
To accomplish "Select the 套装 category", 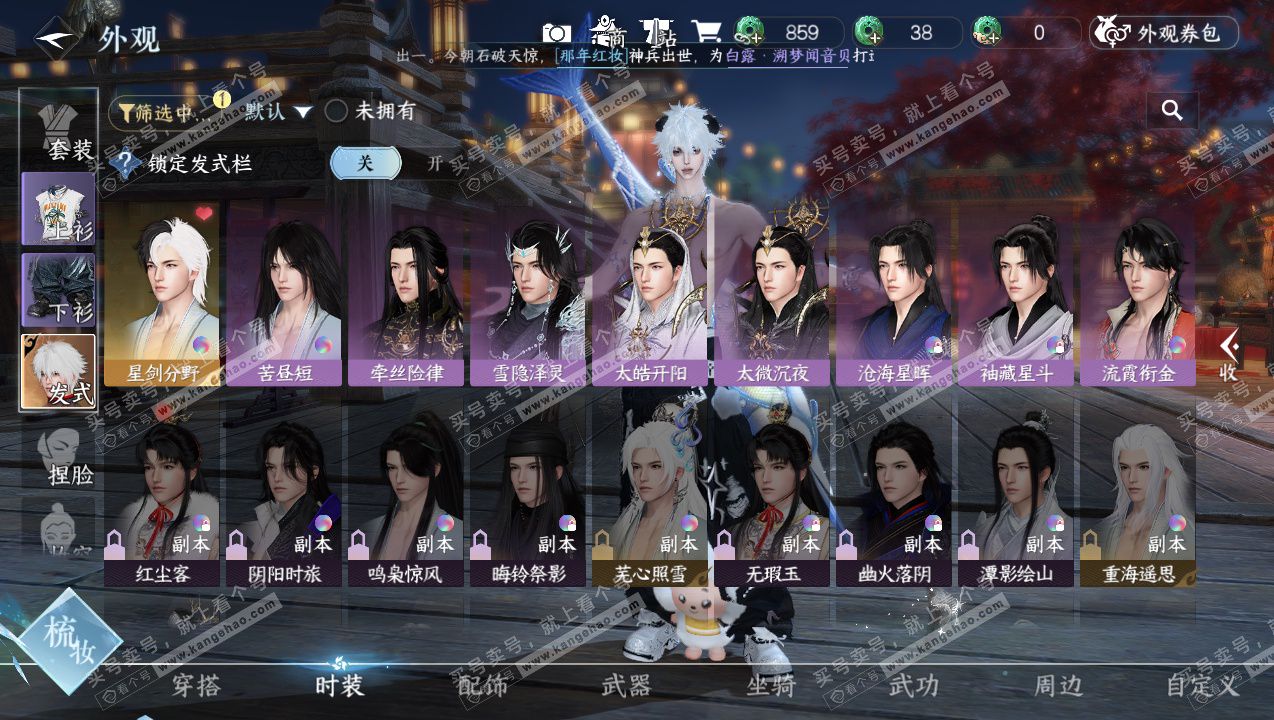I will 59,130.
